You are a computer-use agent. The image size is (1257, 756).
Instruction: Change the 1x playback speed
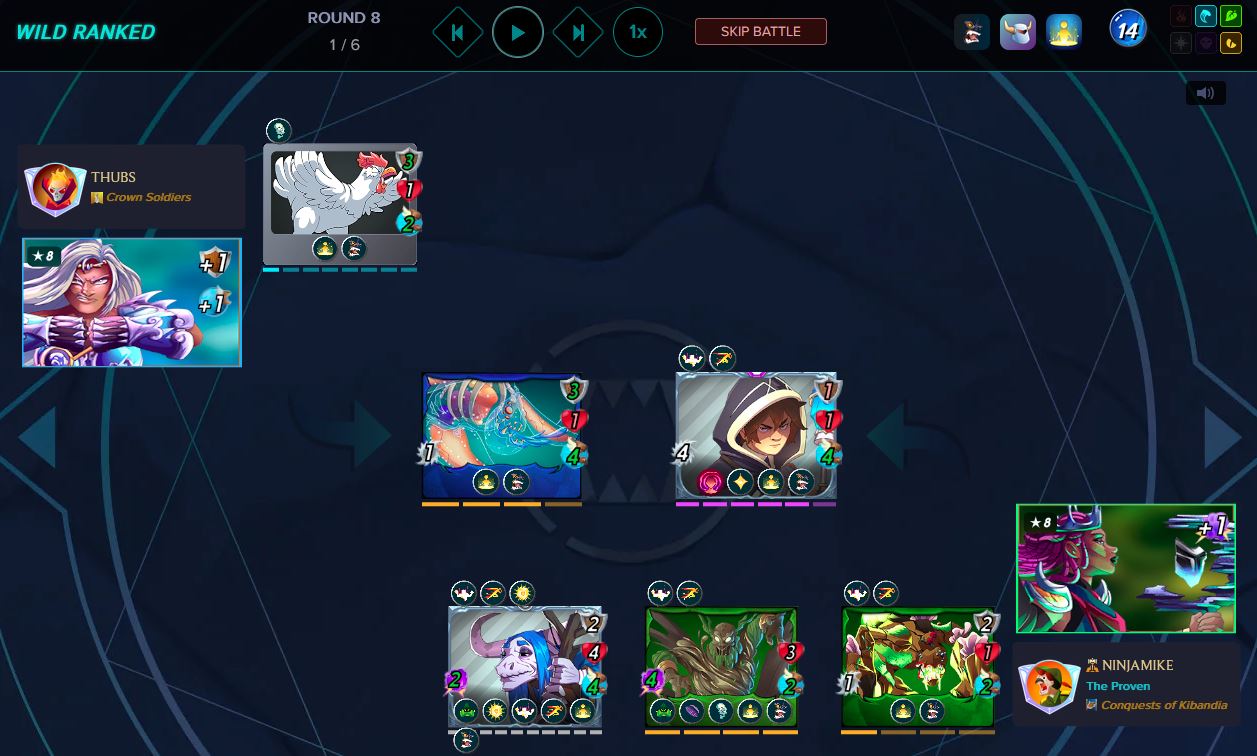click(637, 32)
